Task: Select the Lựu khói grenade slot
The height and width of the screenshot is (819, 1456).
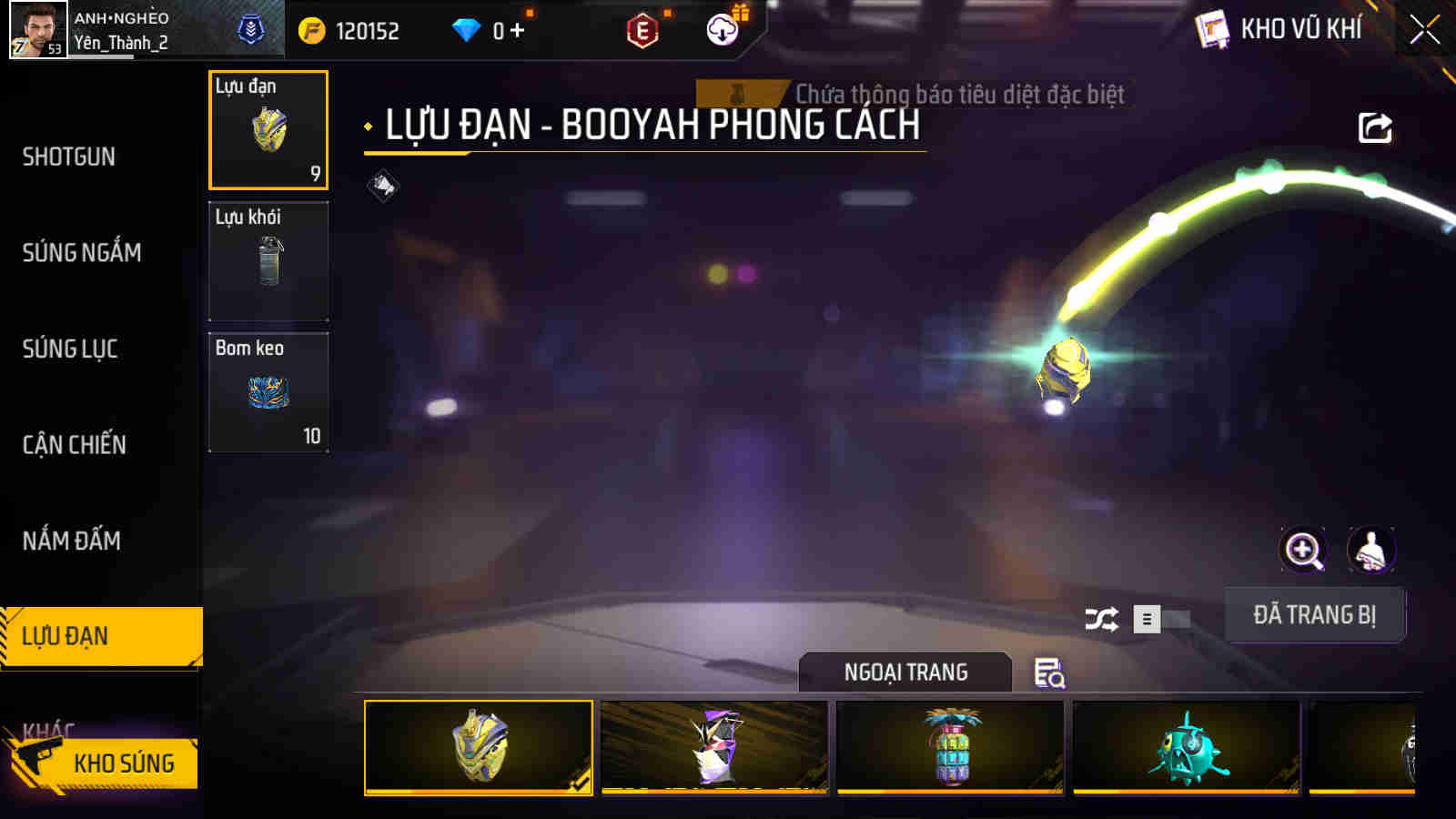Action: pyautogui.click(x=268, y=261)
